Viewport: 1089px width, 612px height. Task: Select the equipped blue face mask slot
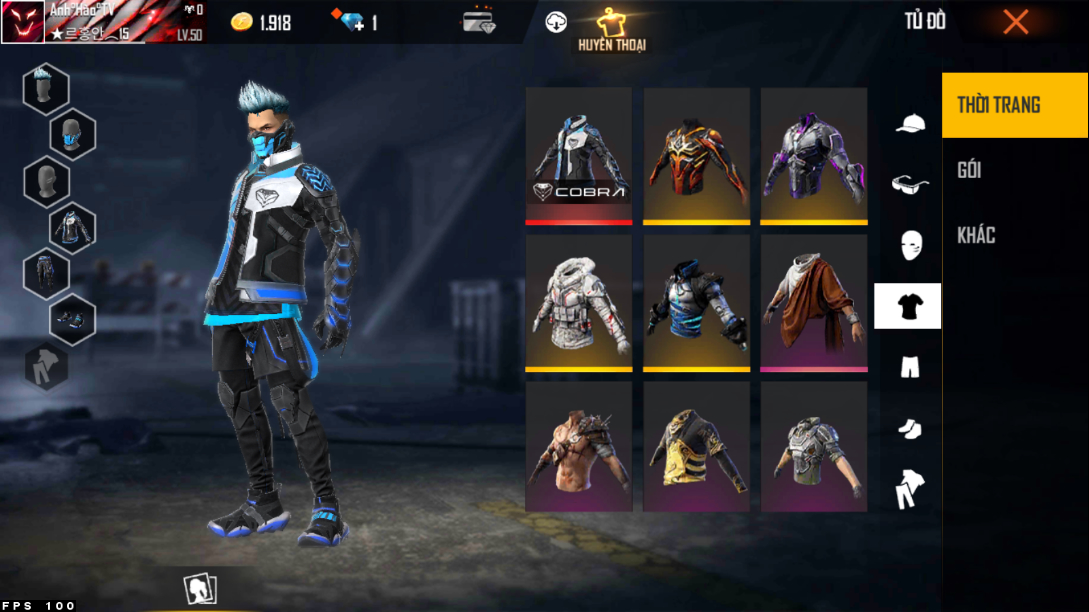pos(72,134)
